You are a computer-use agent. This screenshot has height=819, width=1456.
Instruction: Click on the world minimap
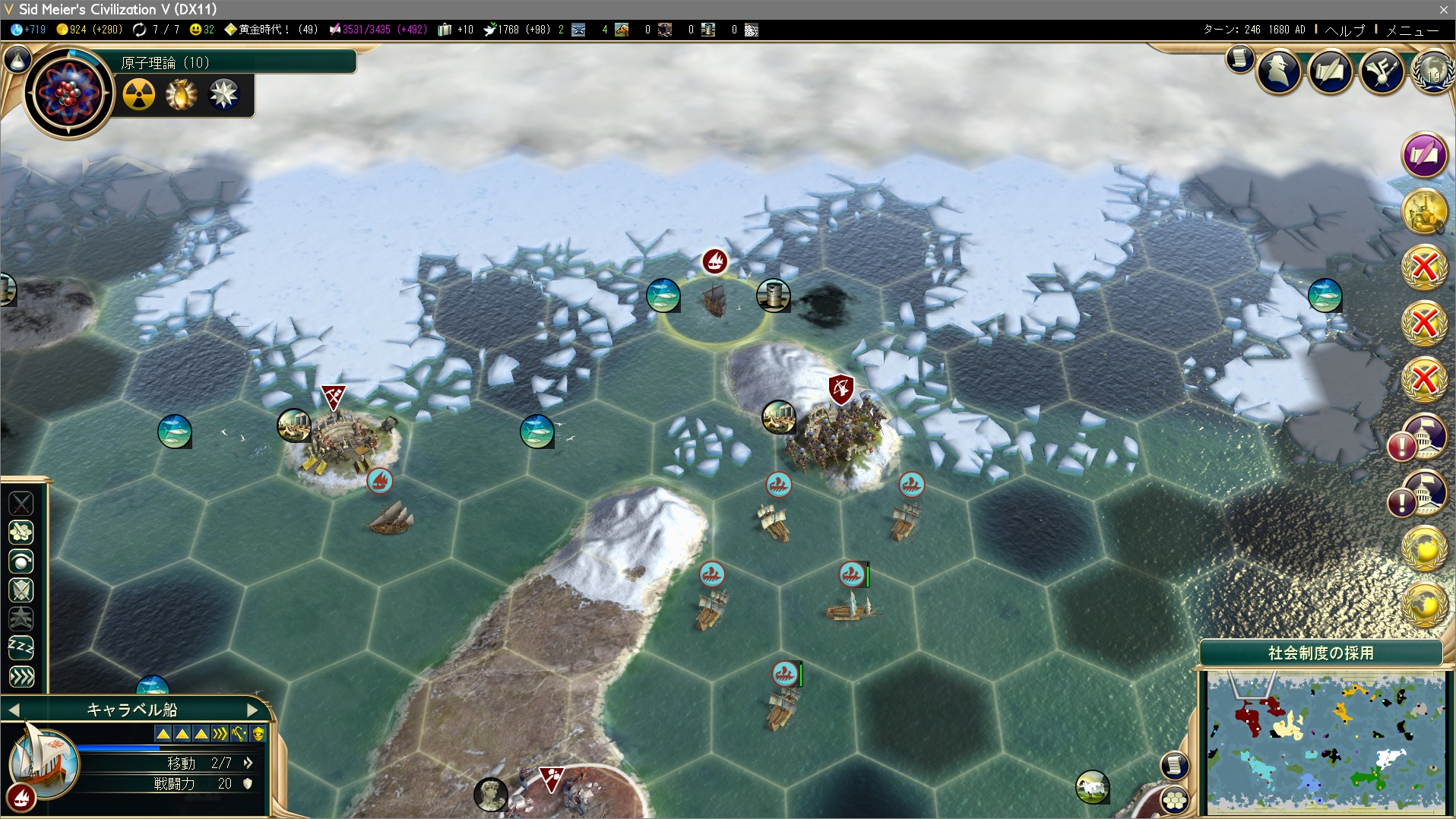(x=1325, y=742)
